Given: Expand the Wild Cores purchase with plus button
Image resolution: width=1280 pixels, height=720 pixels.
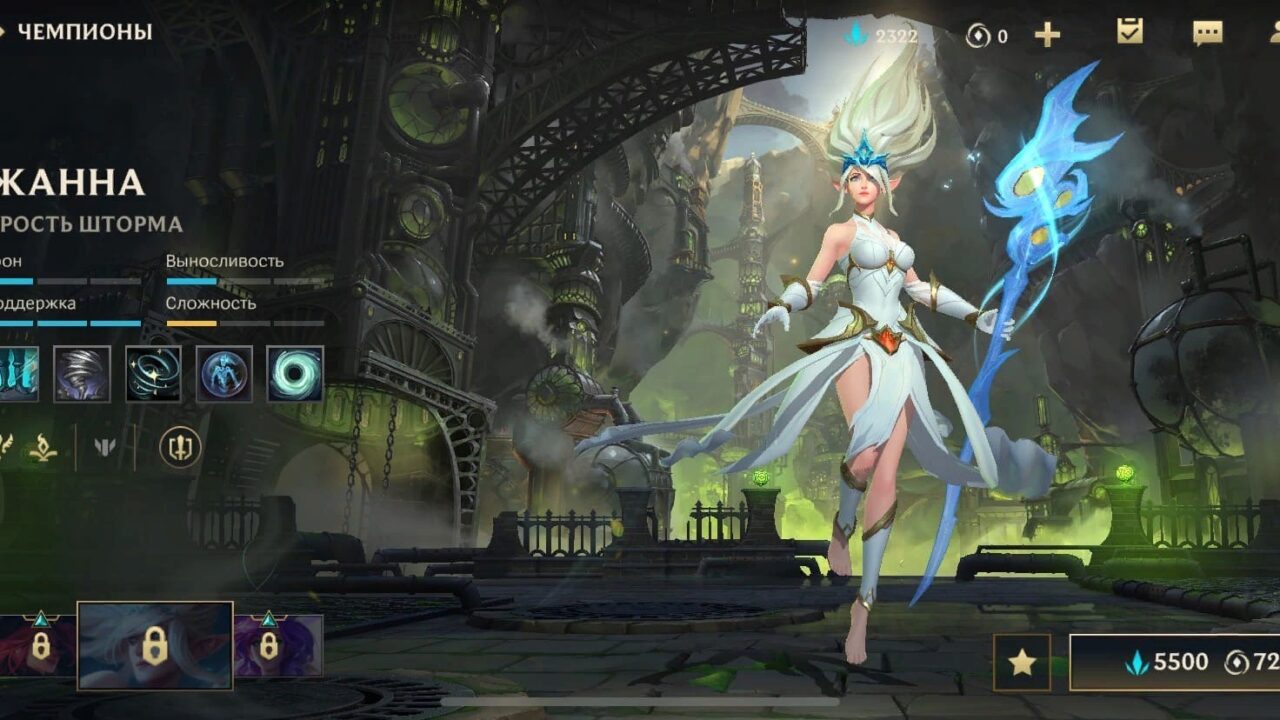Looking at the screenshot, I should [1048, 32].
